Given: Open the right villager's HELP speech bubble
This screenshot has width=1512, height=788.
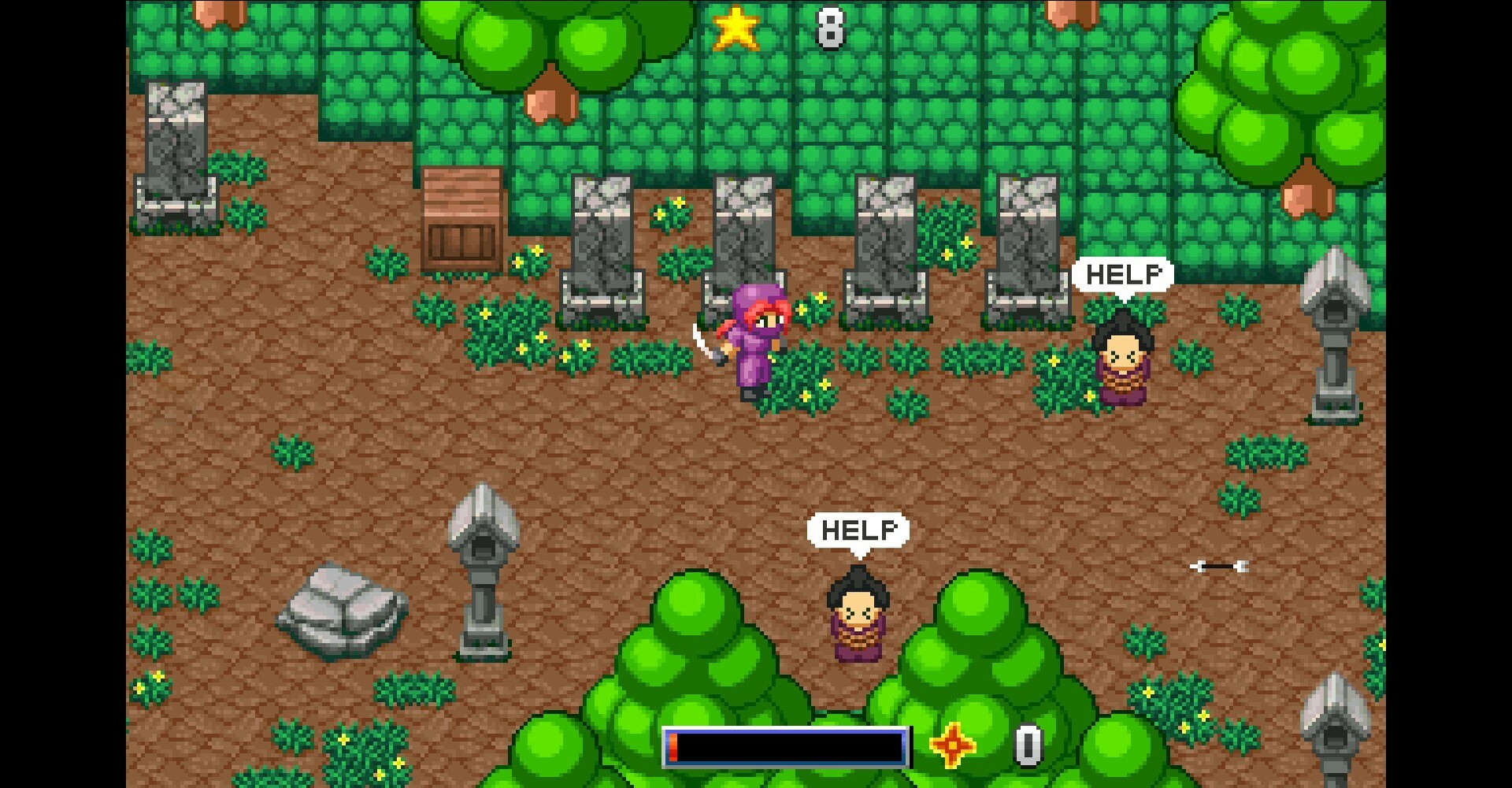Looking at the screenshot, I should 1124,274.
